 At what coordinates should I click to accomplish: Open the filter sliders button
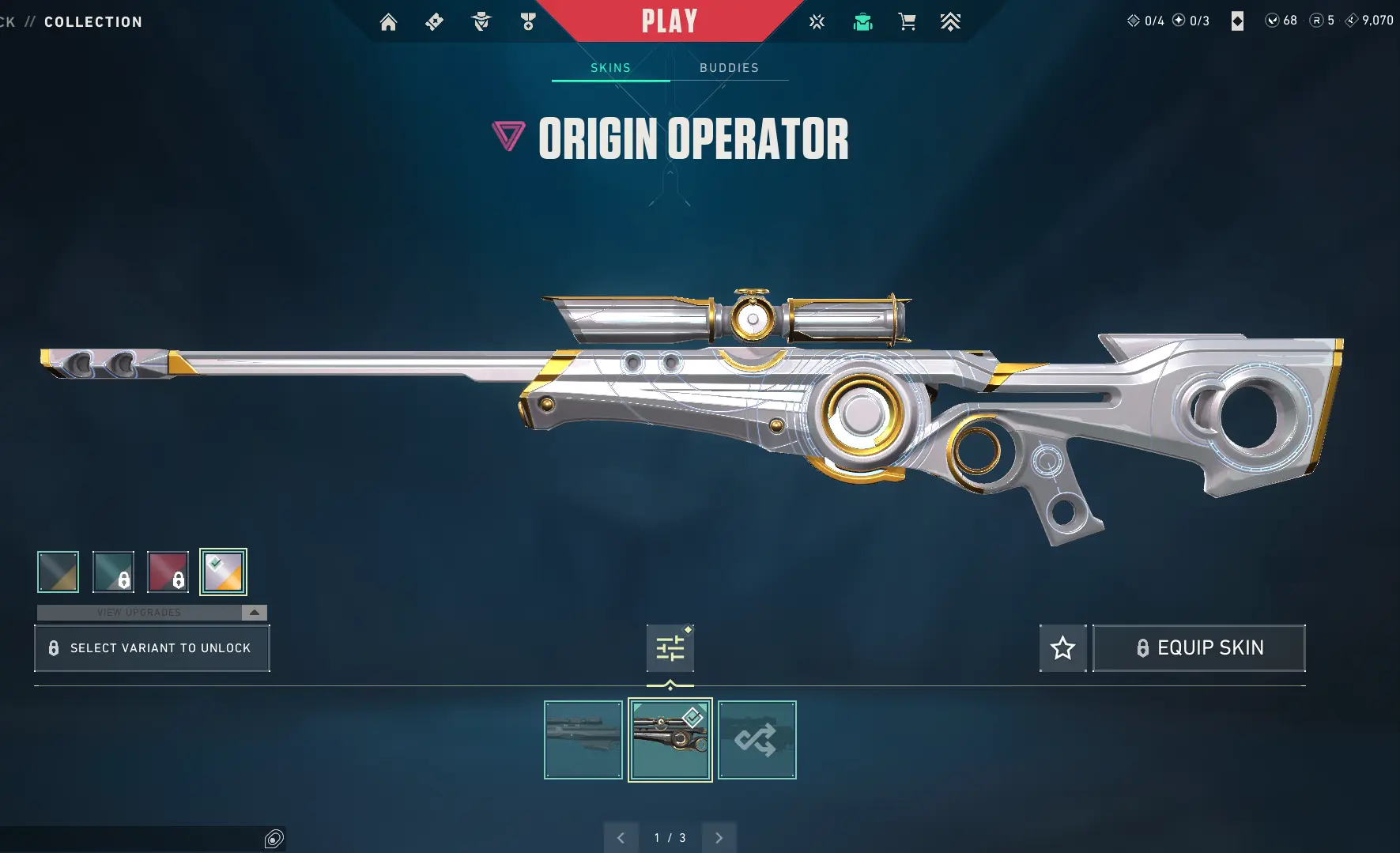(670, 648)
